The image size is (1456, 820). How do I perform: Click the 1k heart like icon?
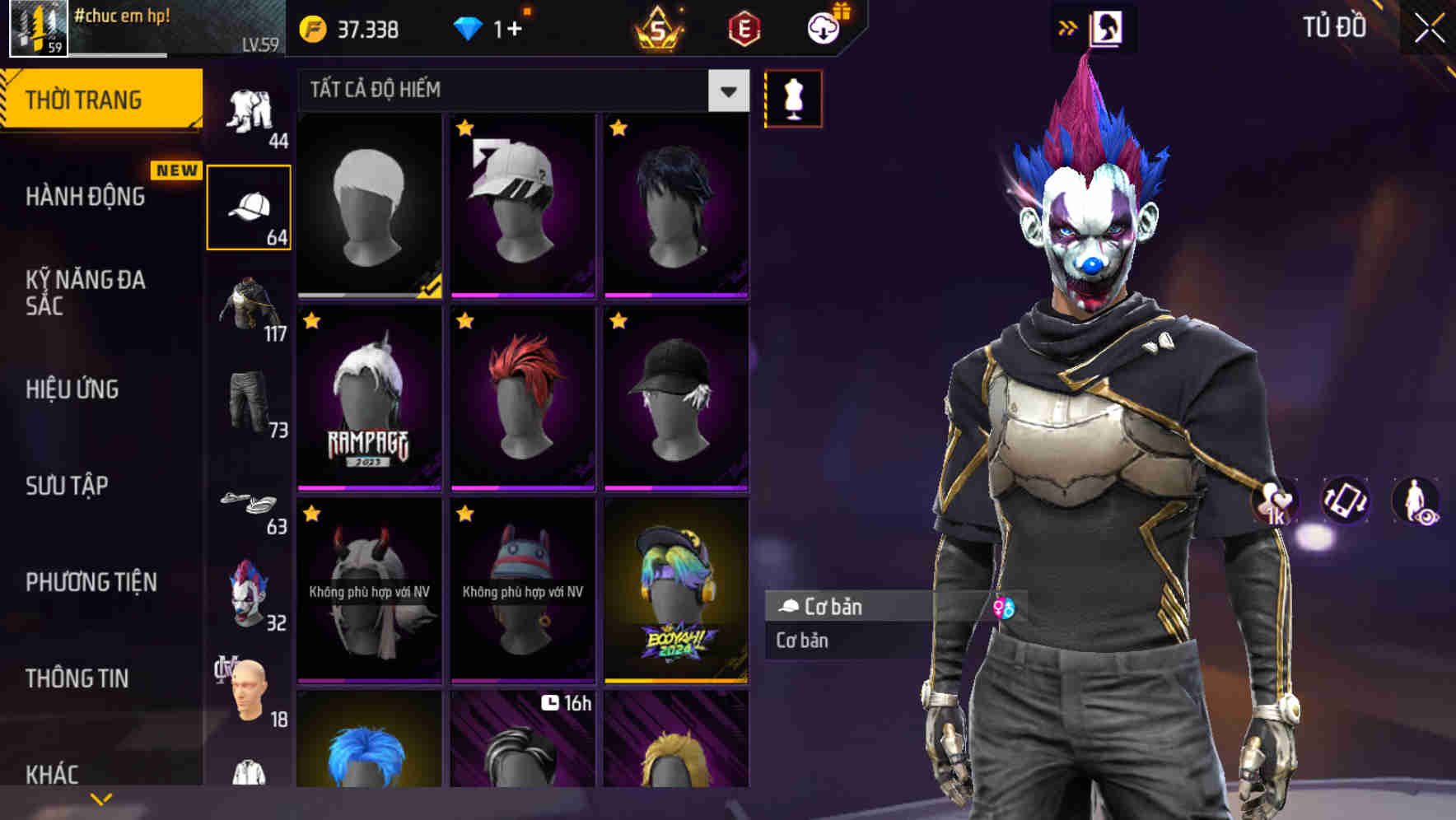click(1276, 501)
